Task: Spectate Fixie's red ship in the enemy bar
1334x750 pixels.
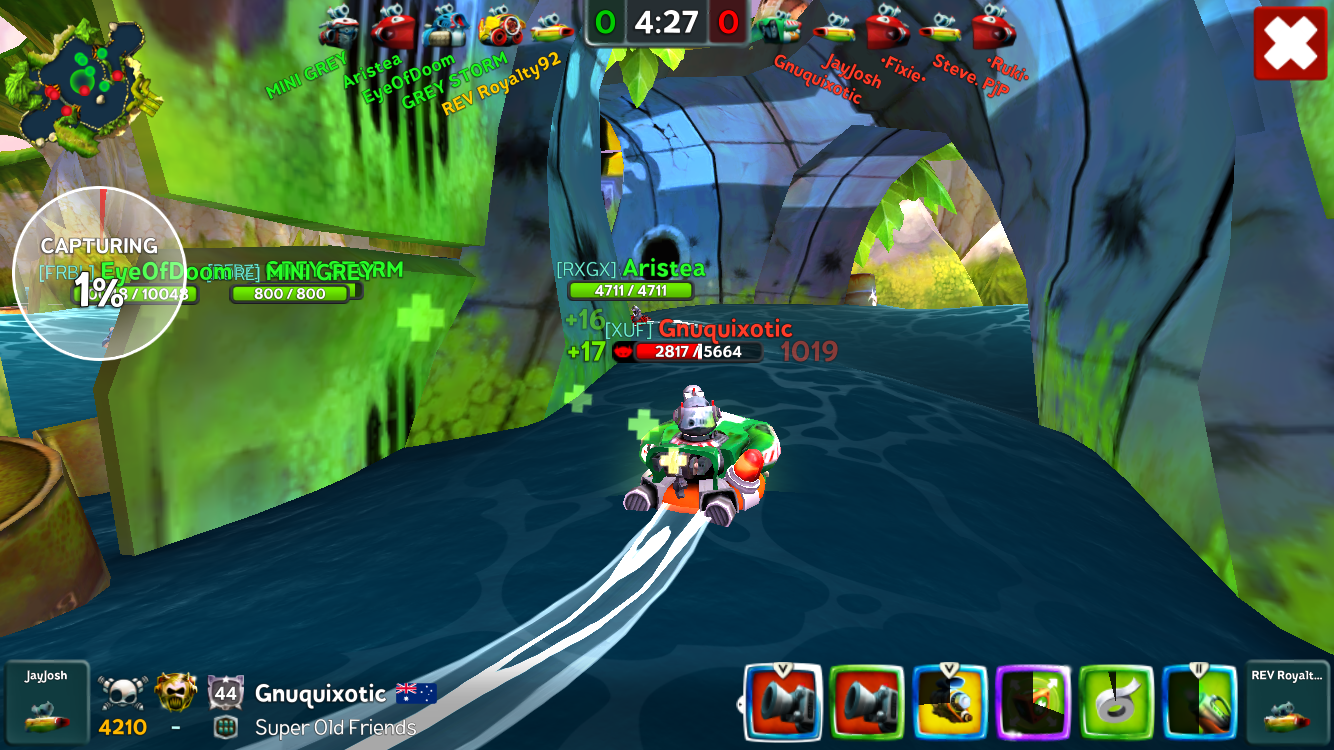Action: 886,27
